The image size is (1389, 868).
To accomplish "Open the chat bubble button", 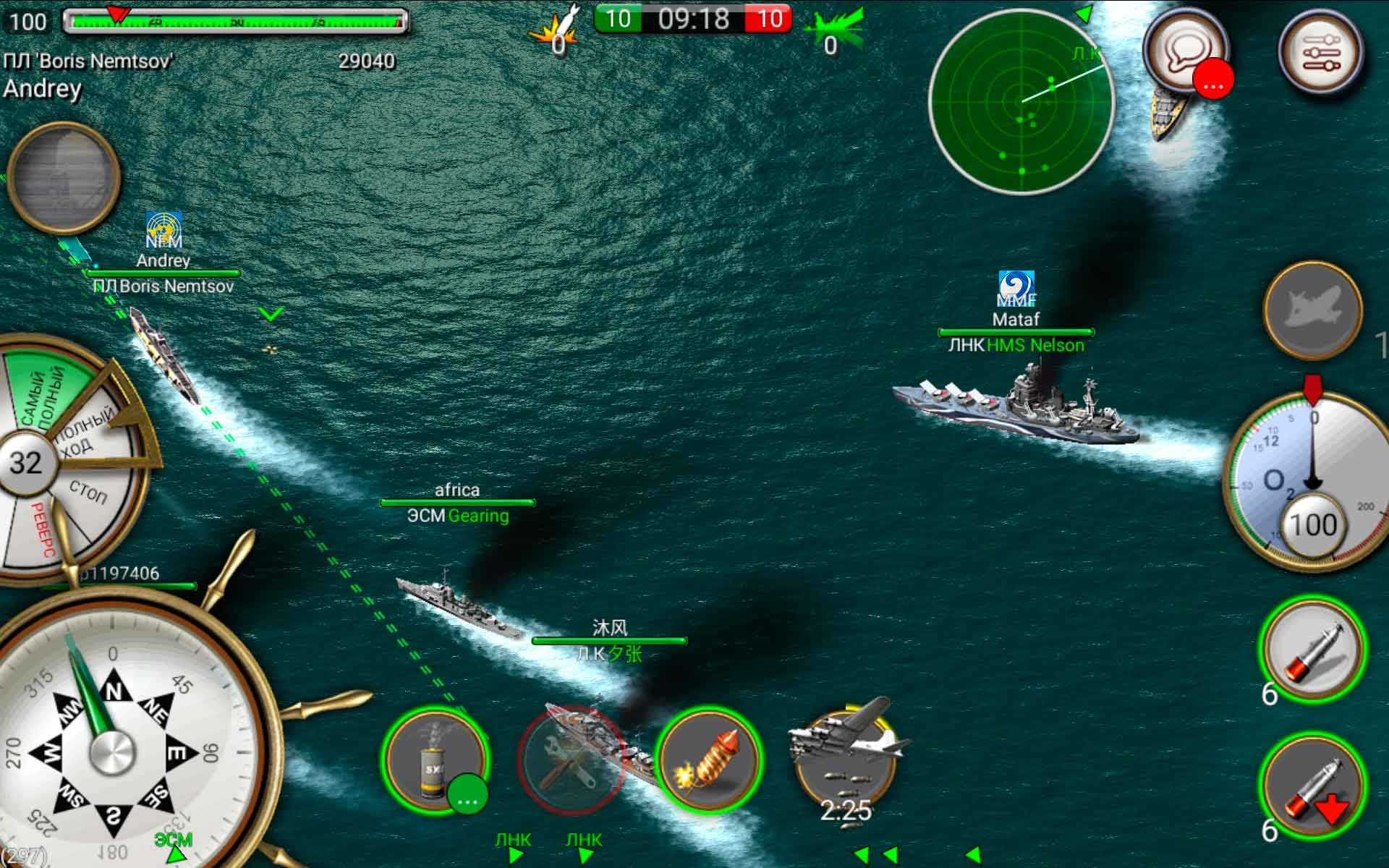I will point(1184,52).
